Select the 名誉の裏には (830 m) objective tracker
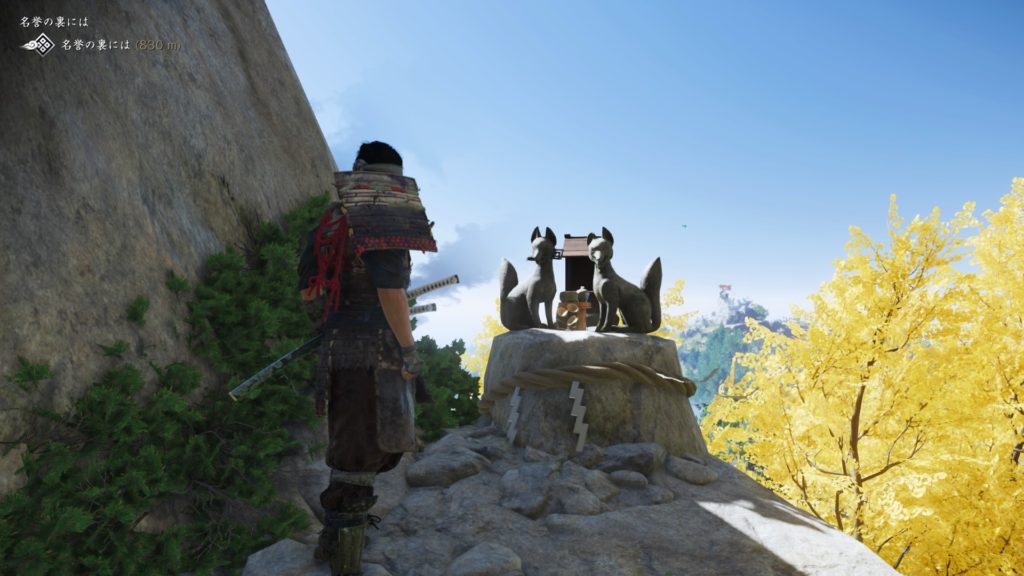This screenshot has height=576, width=1024. pos(121,45)
